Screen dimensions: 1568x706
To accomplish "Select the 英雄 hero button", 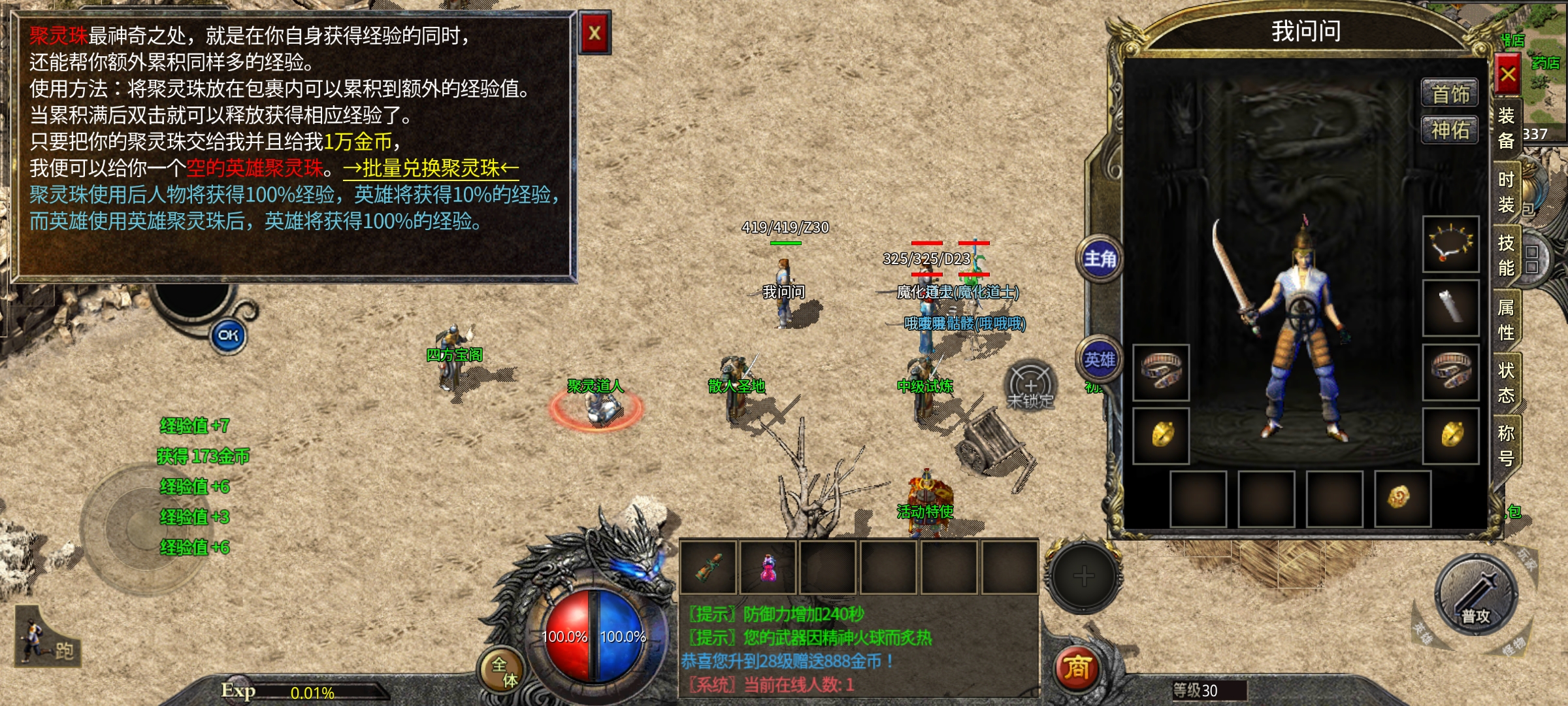I will click(1100, 360).
